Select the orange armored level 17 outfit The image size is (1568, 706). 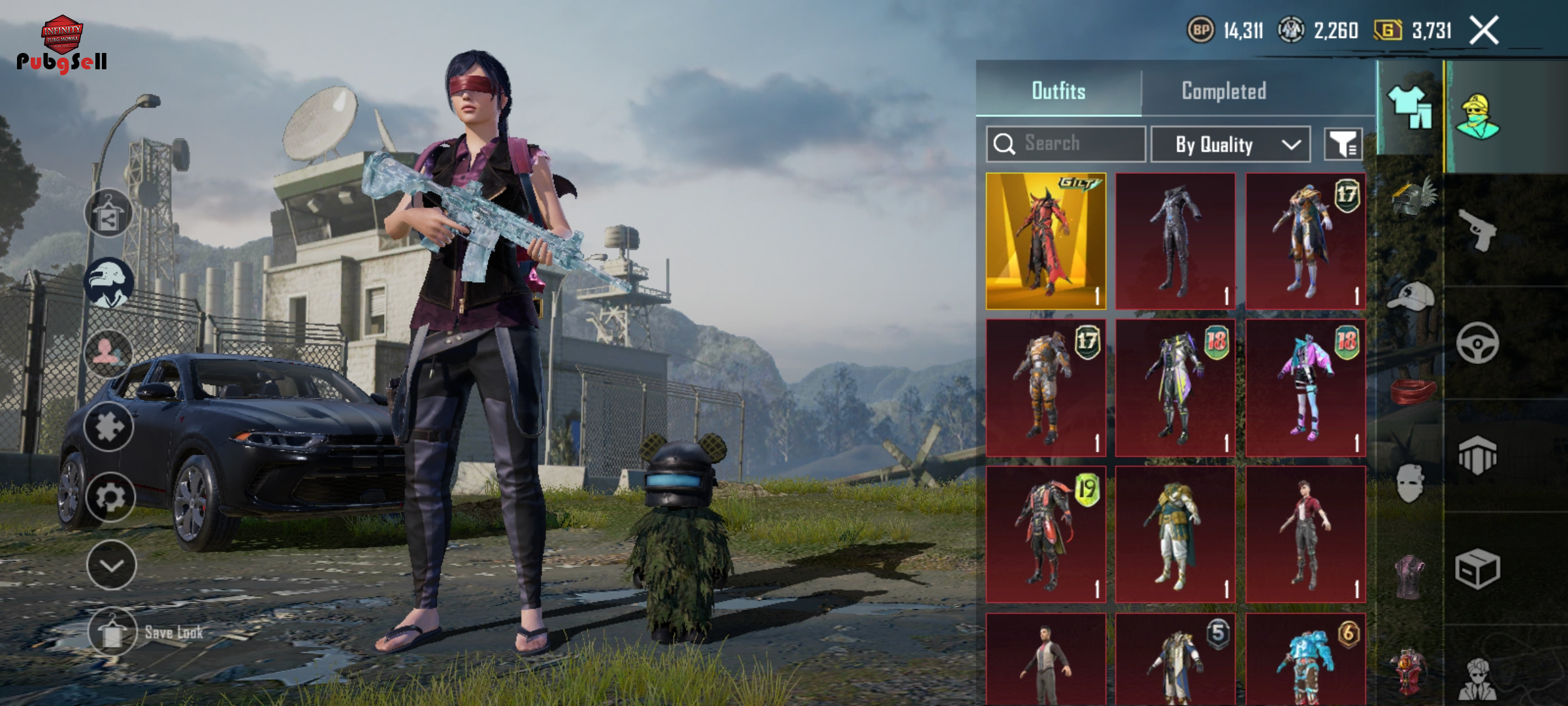(x=1045, y=387)
